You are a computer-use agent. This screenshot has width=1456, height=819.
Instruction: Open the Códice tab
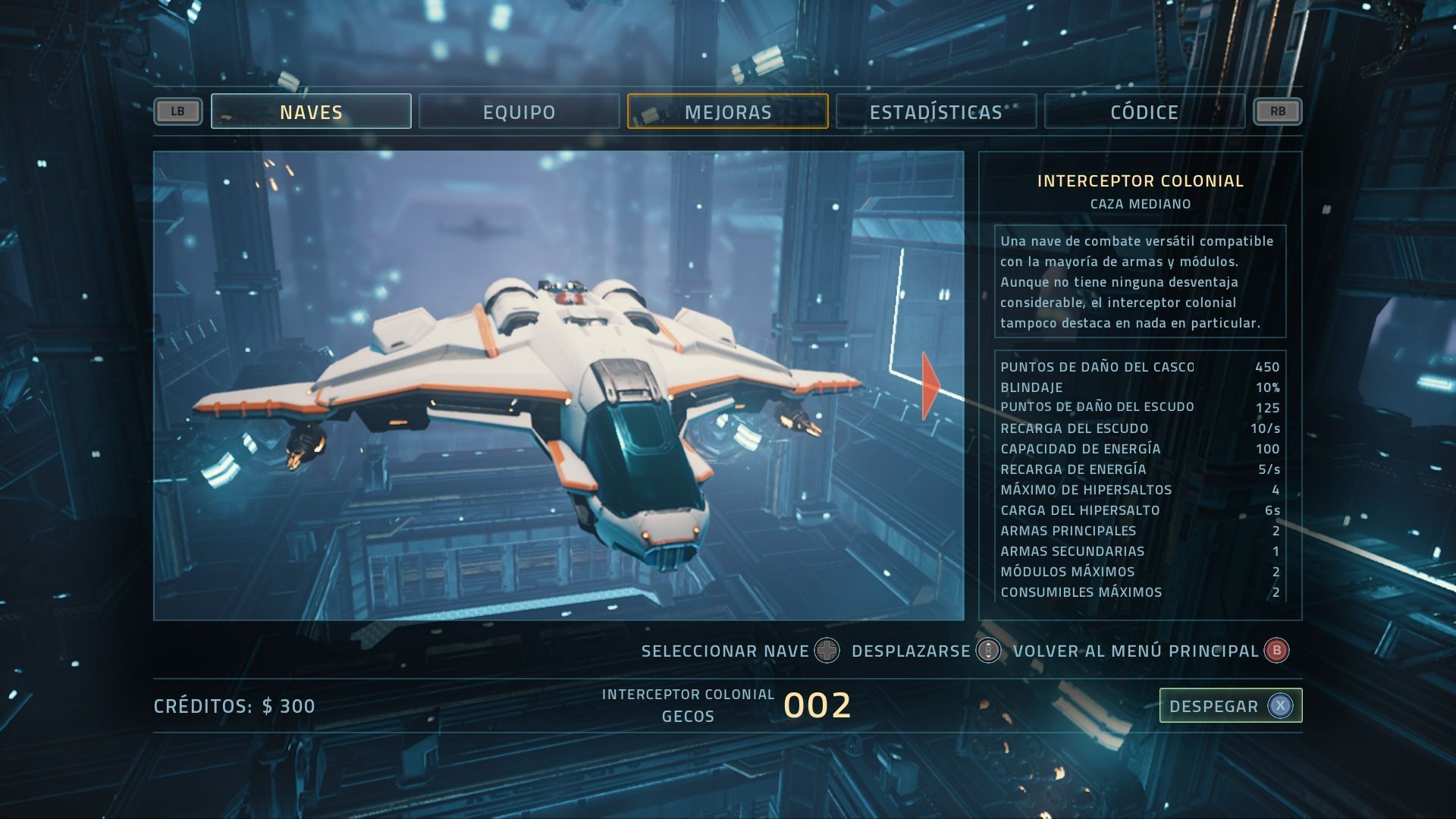pos(1144,111)
